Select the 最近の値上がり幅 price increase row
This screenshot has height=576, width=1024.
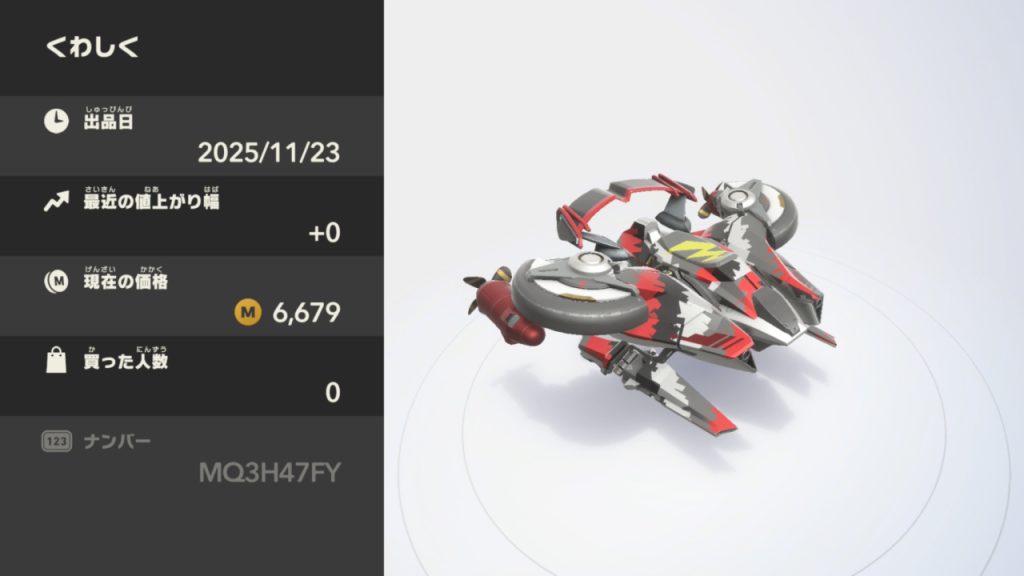coord(191,216)
